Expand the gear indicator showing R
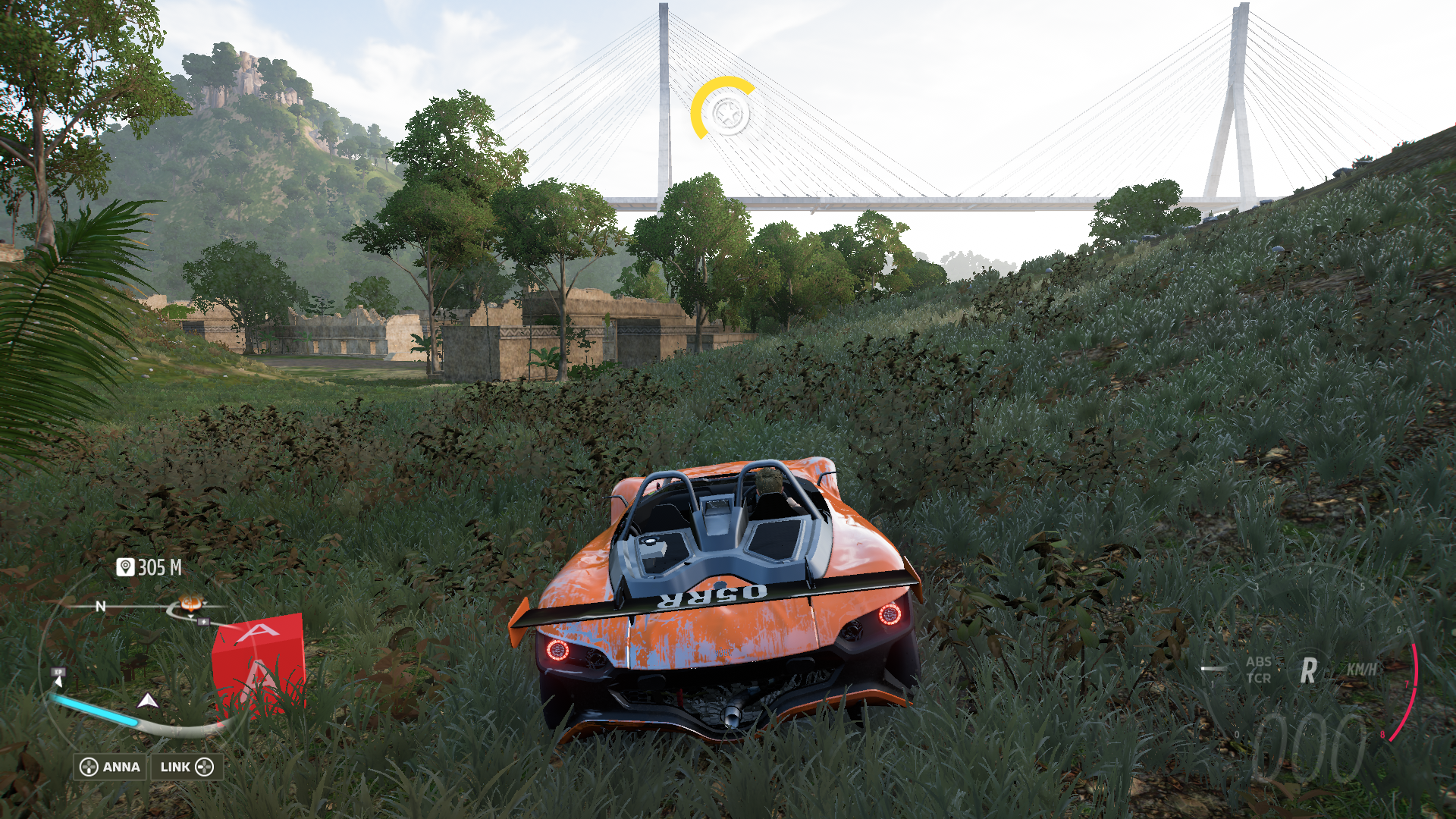This screenshot has width=1456, height=819. 1308,670
